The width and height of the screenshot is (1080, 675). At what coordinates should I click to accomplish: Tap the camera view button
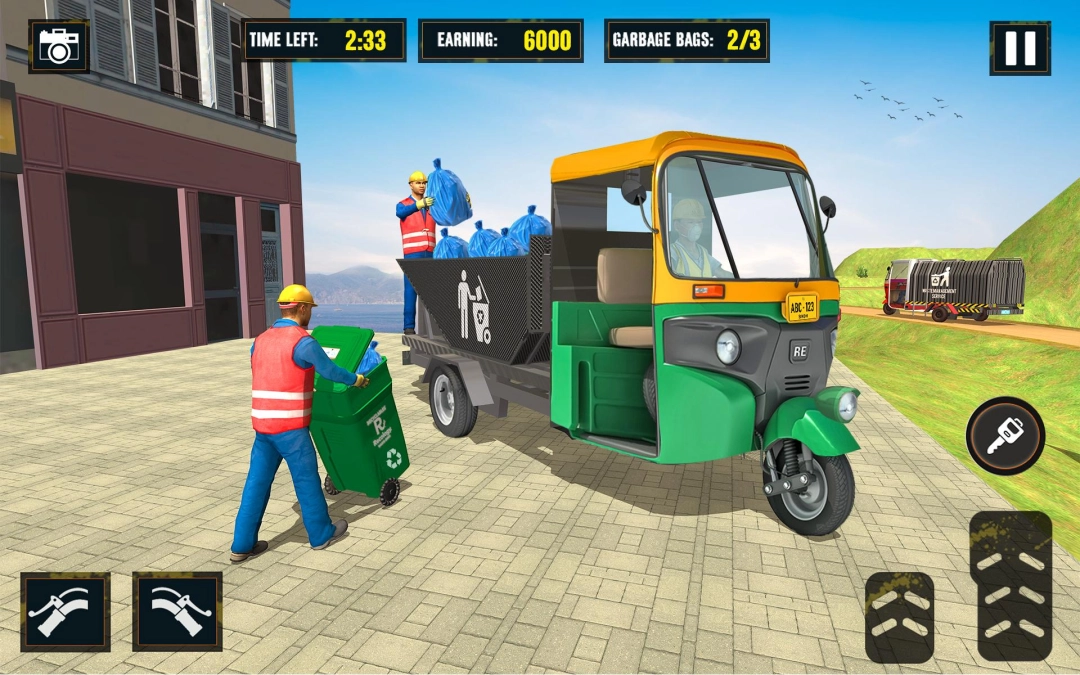59,46
